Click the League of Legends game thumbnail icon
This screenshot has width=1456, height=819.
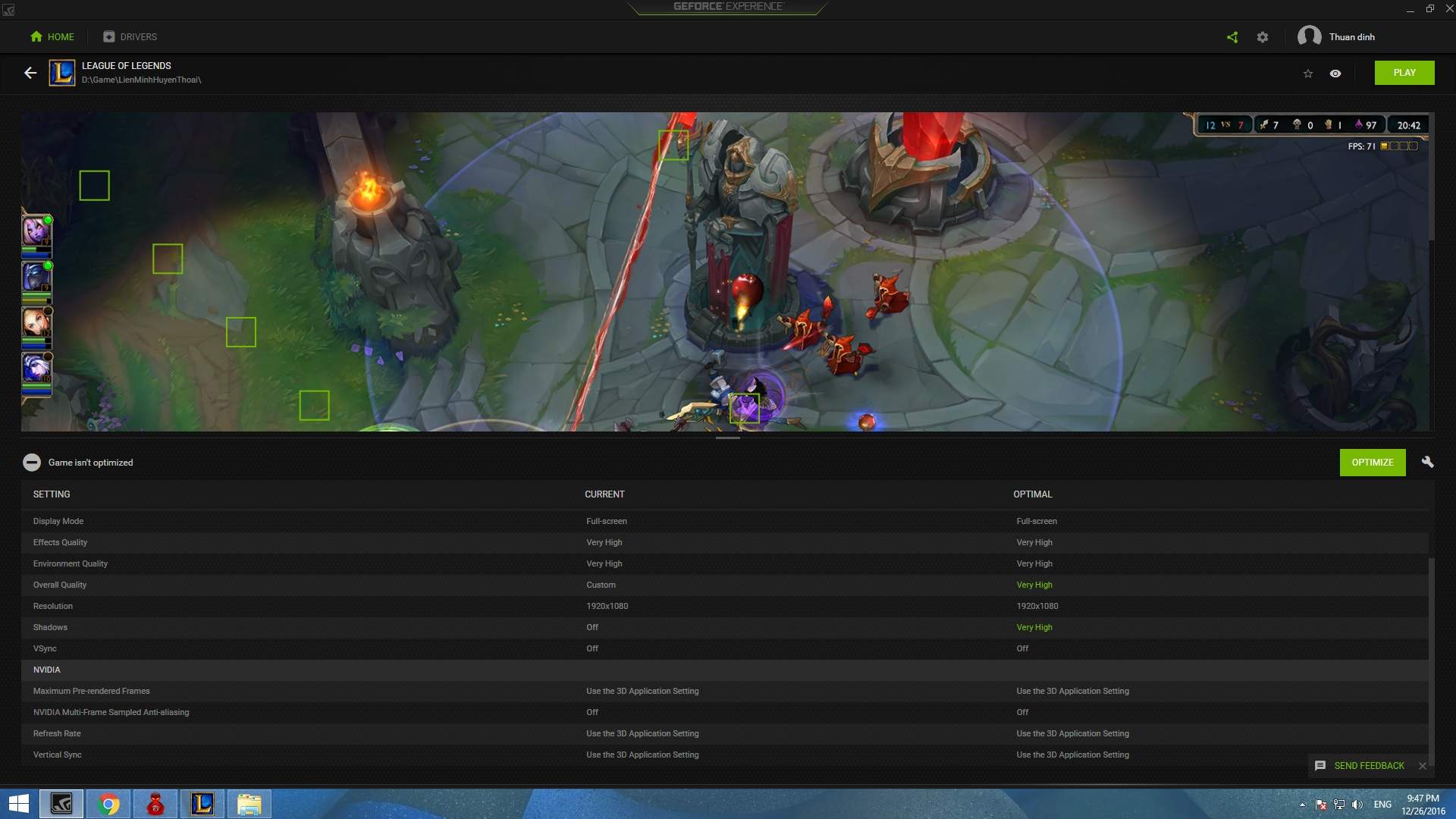[62, 73]
